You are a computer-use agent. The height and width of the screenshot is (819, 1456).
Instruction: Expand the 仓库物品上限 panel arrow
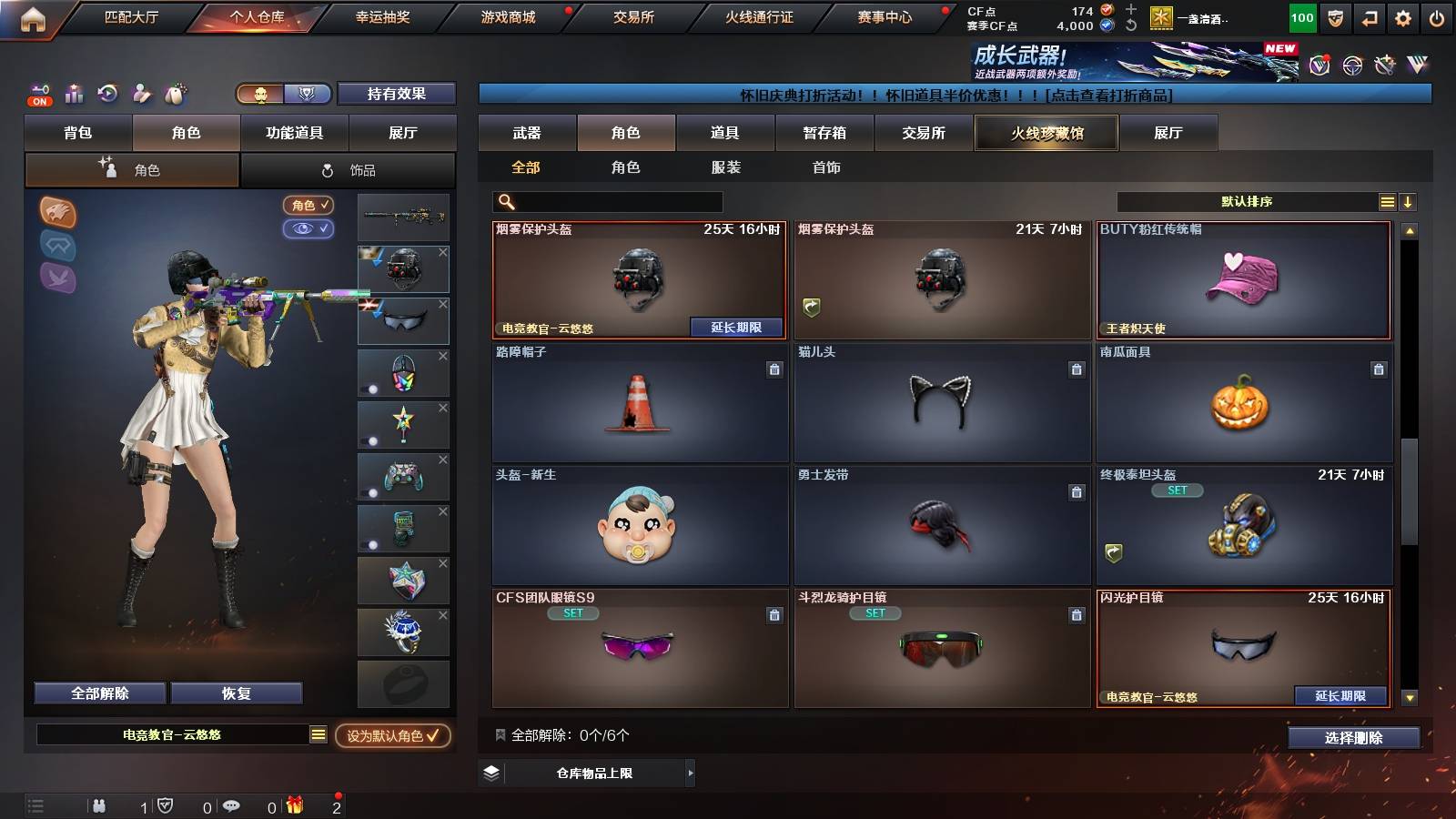[692, 774]
